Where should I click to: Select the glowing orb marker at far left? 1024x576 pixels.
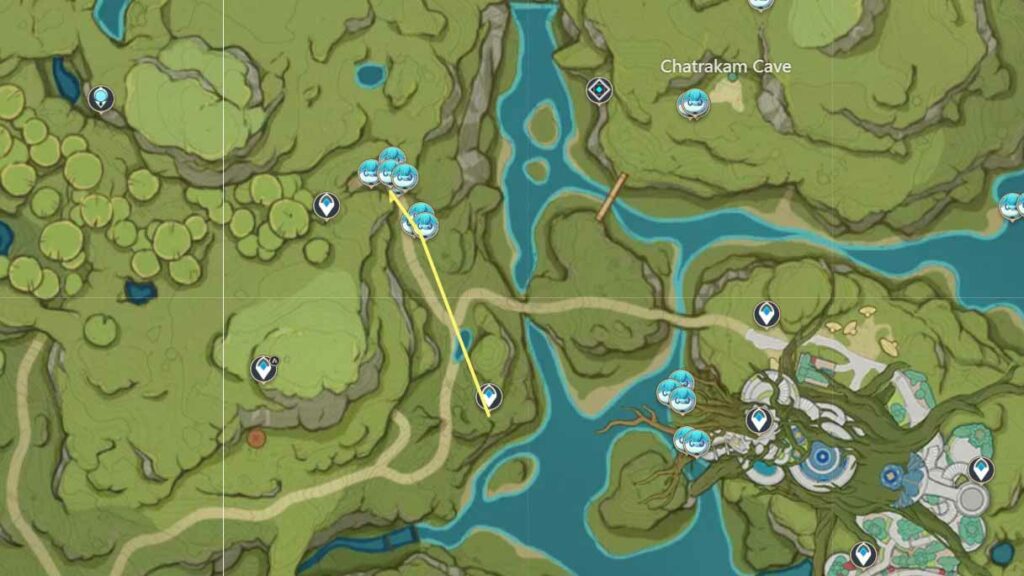coord(100,99)
